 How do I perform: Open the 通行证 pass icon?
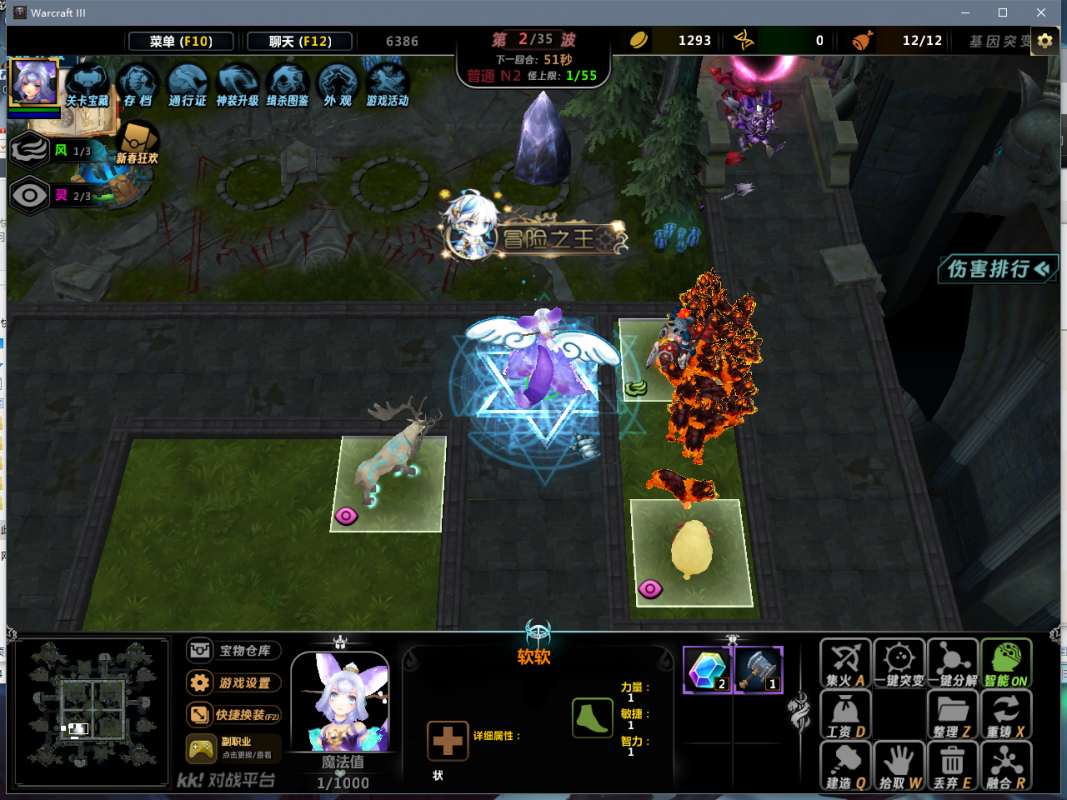point(187,83)
